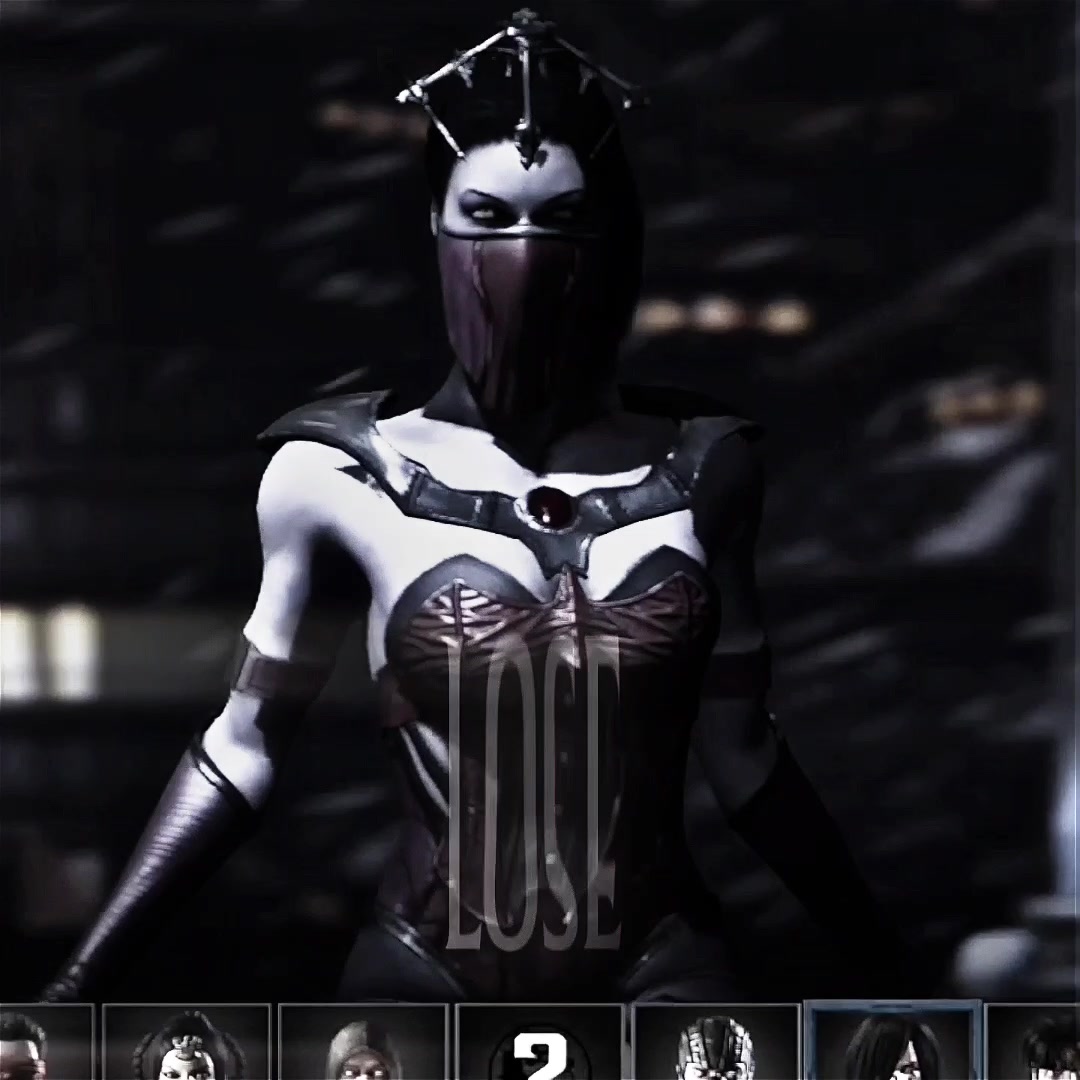Select the helmeted masked character portrait

[x=716, y=1045]
